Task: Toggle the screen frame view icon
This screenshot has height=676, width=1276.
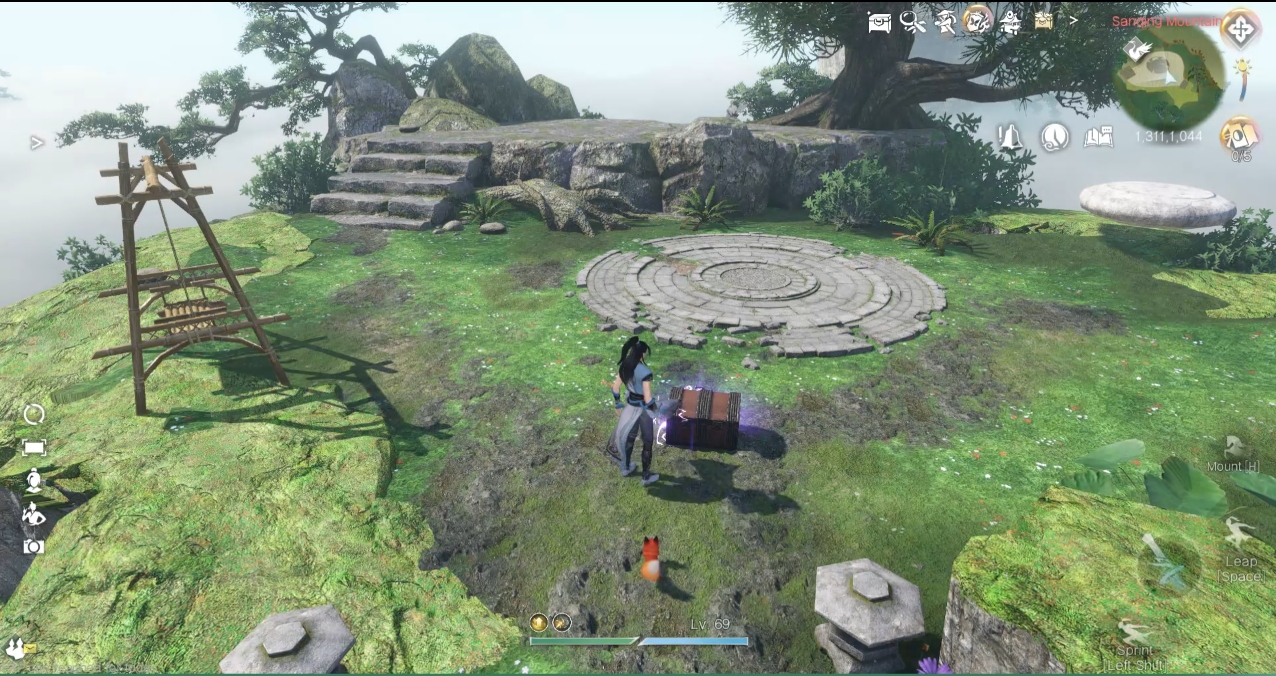Action: pos(34,448)
